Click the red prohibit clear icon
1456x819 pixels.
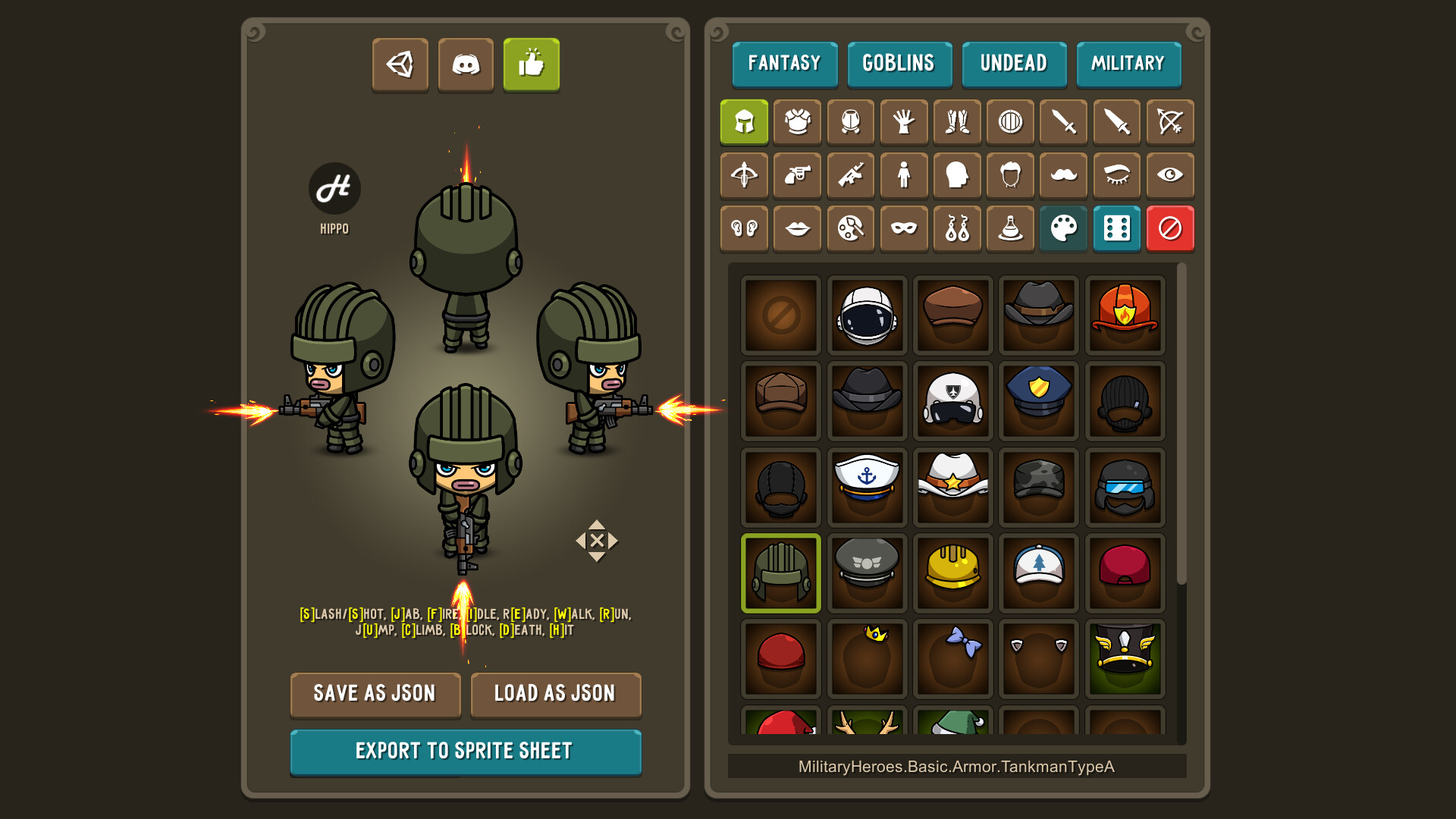[x=1170, y=228]
